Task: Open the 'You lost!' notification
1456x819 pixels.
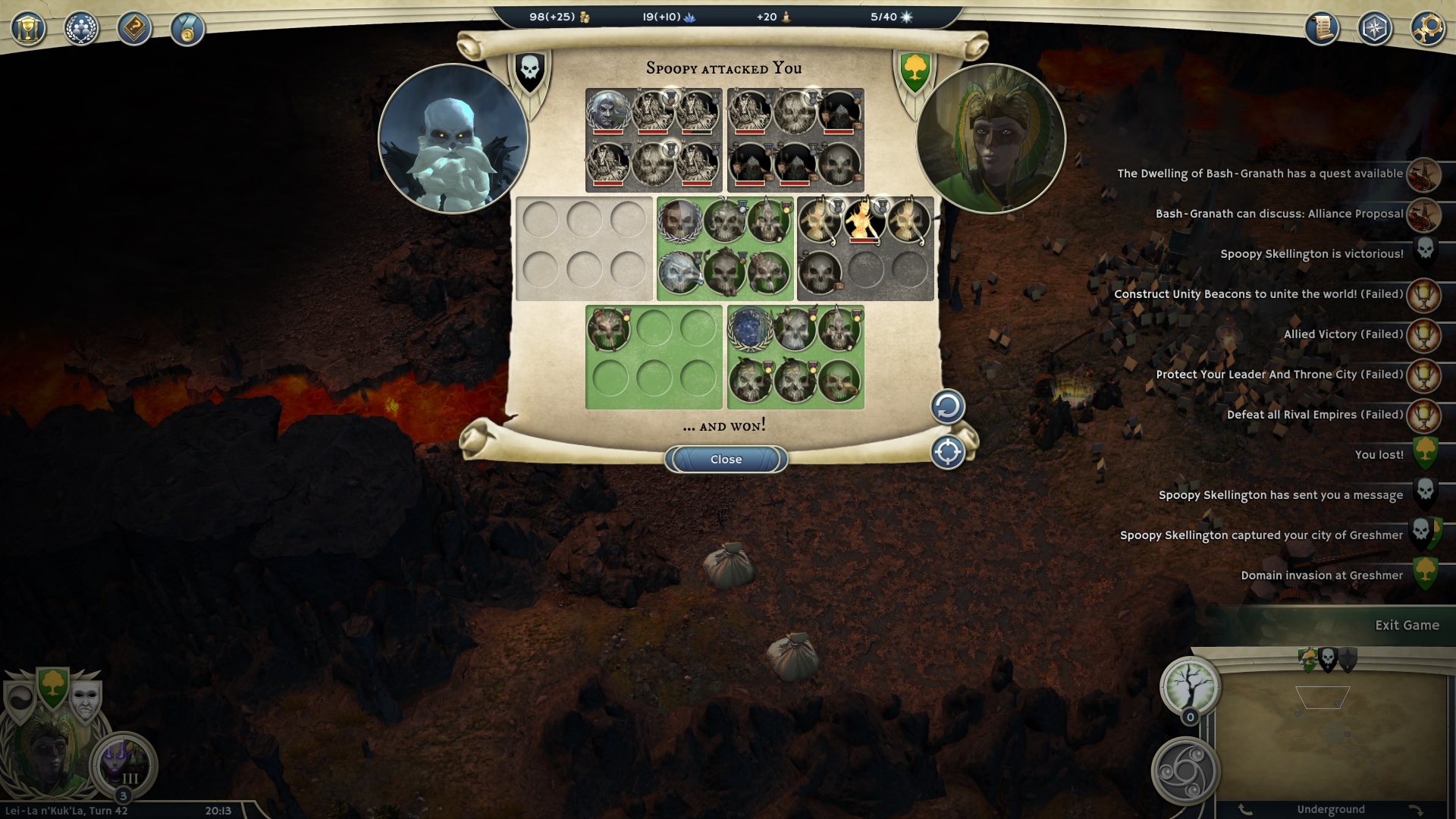Action: [x=1379, y=455]
